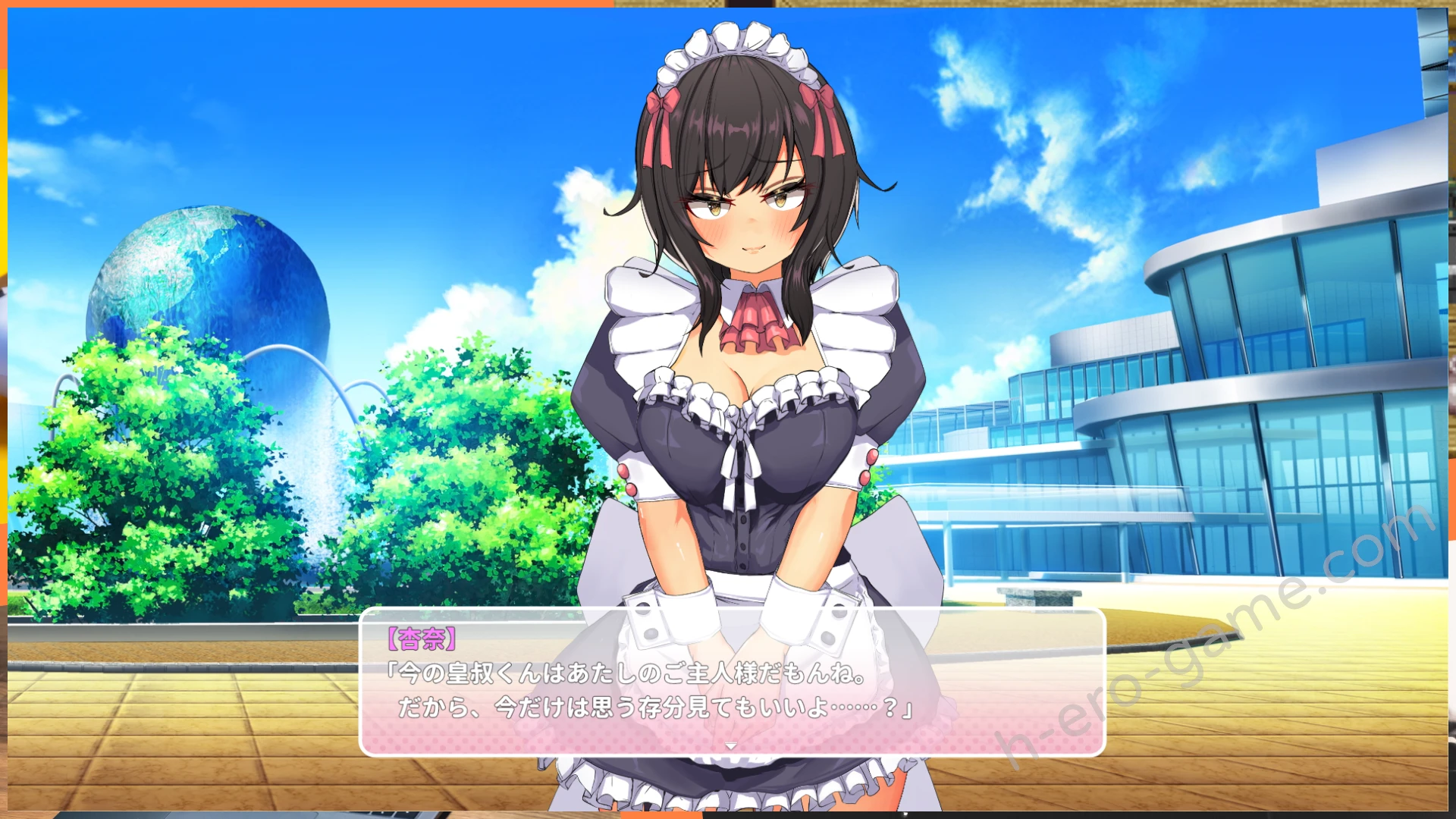Click the dialogue advance arrow
Image resolution: width=1456 pixels, height=819 pixels.
pyautogui.click(x=731, y=746)
